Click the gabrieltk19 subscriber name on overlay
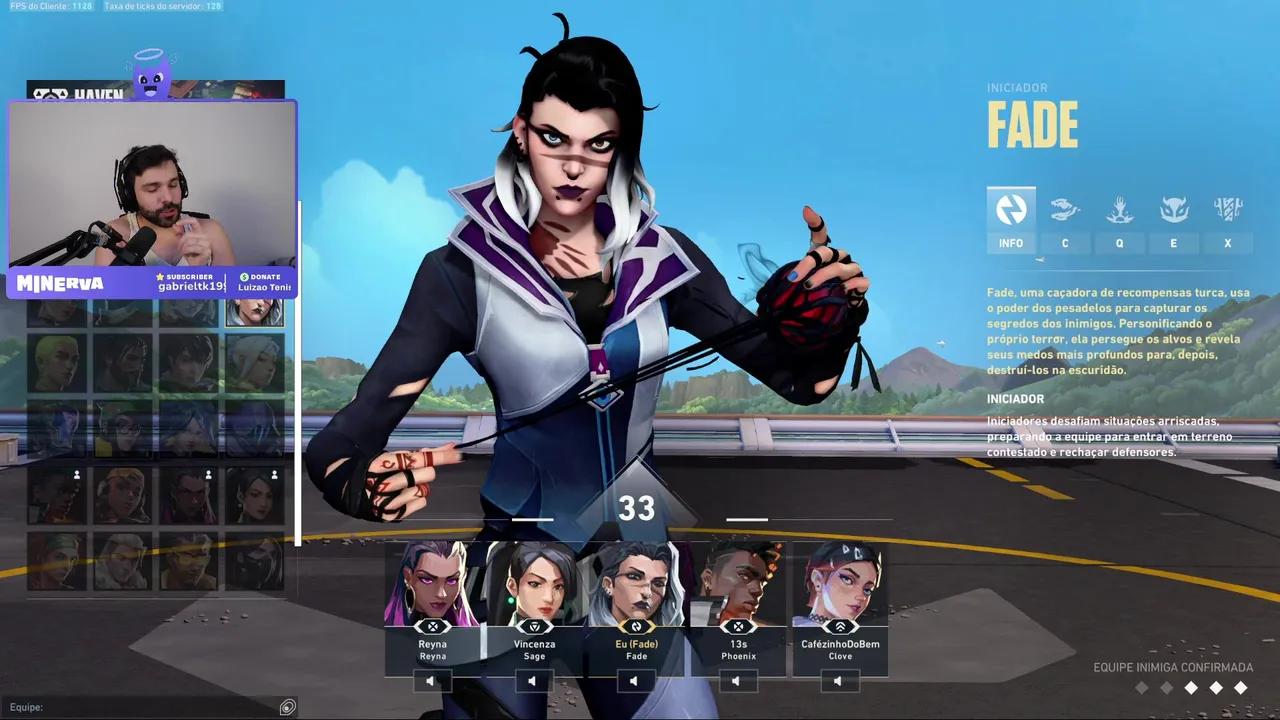The width and height of the screenshot is (1280, 720). [194, 288]
